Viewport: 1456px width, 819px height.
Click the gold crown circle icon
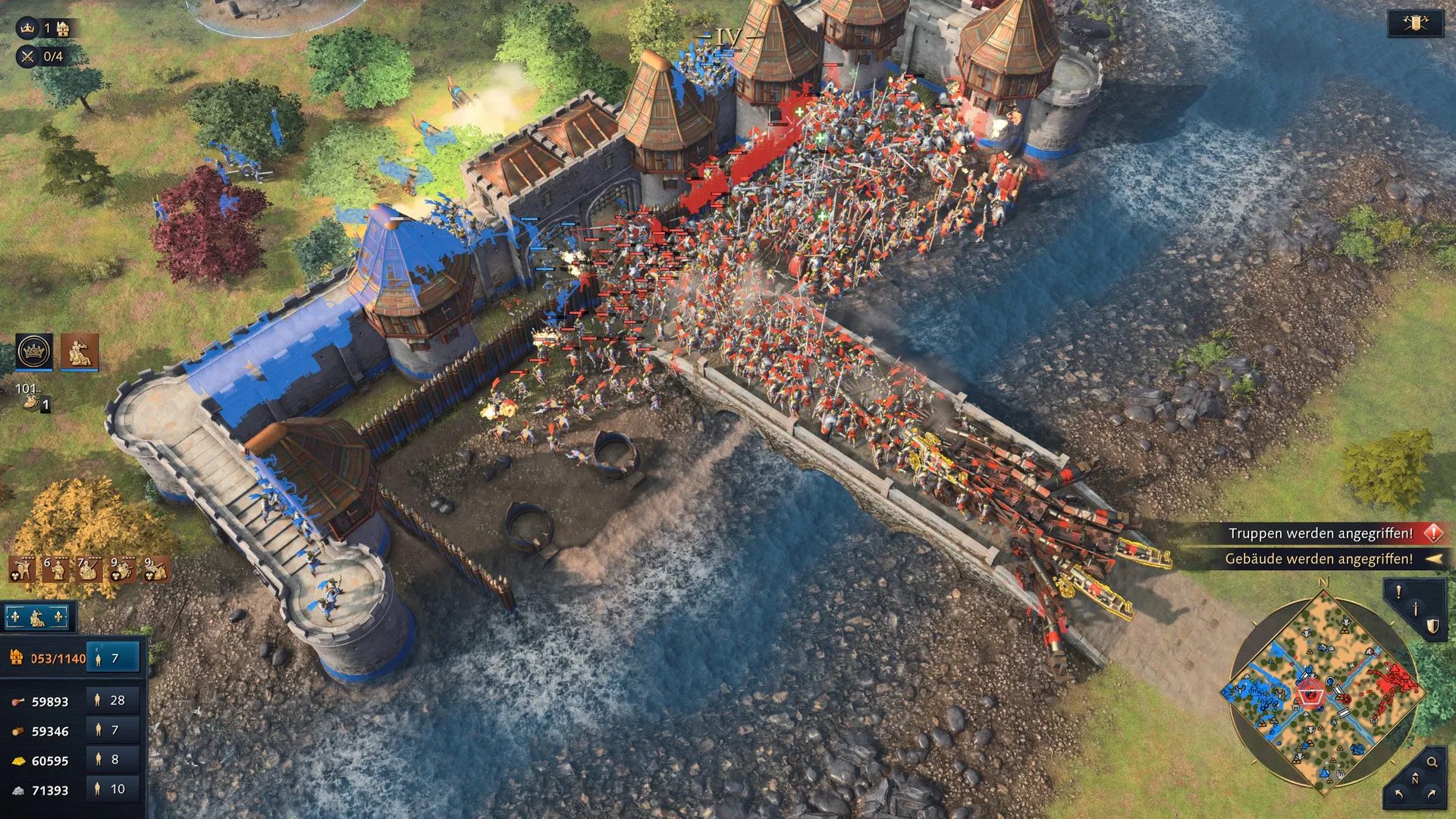[x=34, y=351]
